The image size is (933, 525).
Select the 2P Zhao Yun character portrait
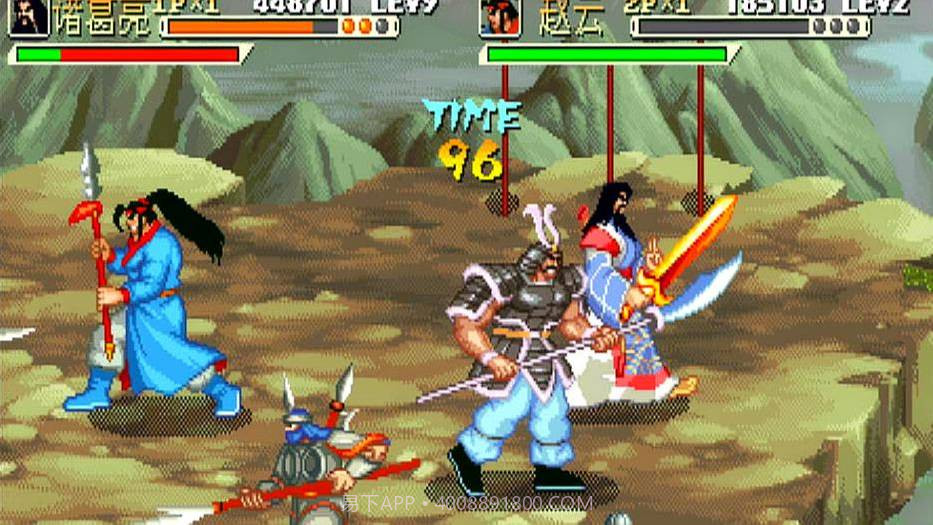click(499, 17)
